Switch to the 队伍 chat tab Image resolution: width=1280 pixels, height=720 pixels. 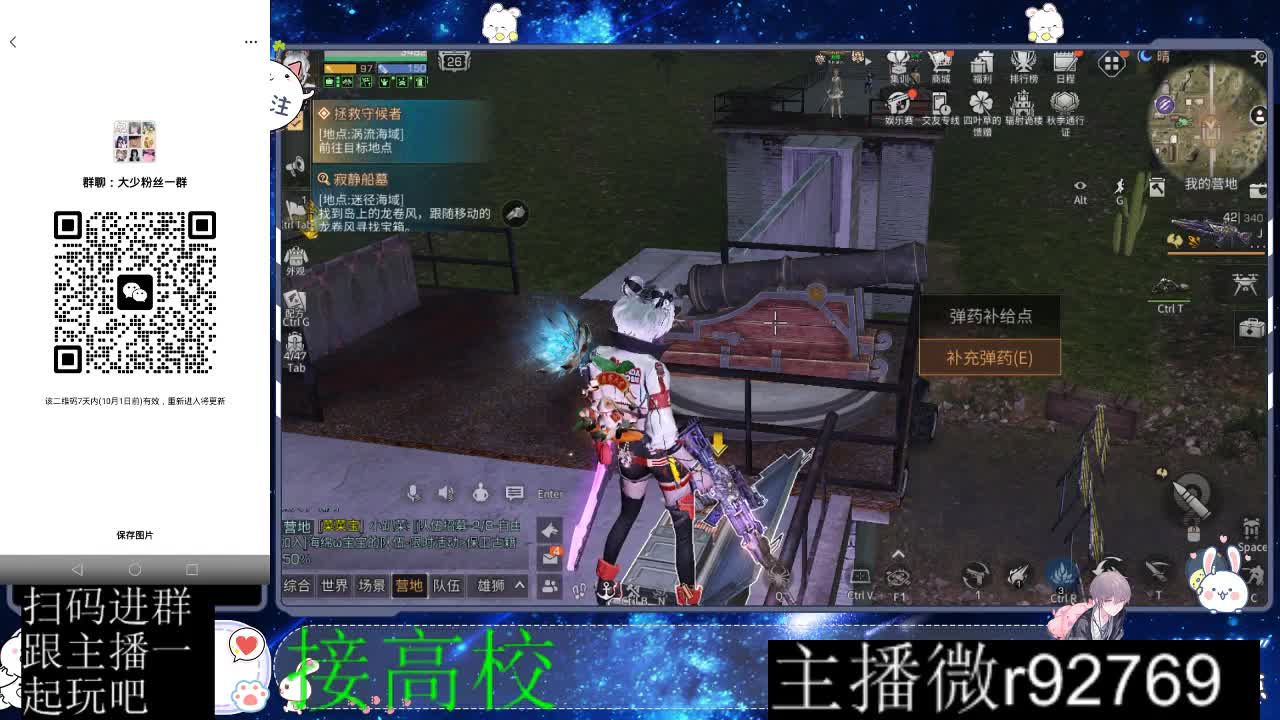pyautogui.click(x=447, y=584)
